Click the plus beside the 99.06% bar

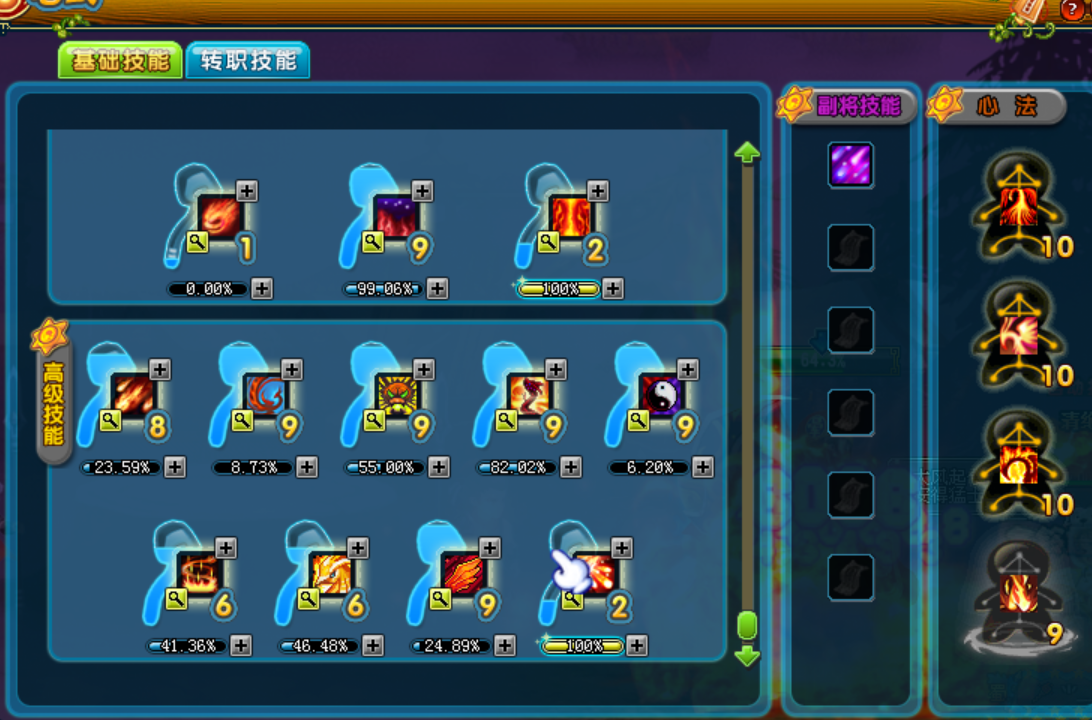tap(437, 289)
